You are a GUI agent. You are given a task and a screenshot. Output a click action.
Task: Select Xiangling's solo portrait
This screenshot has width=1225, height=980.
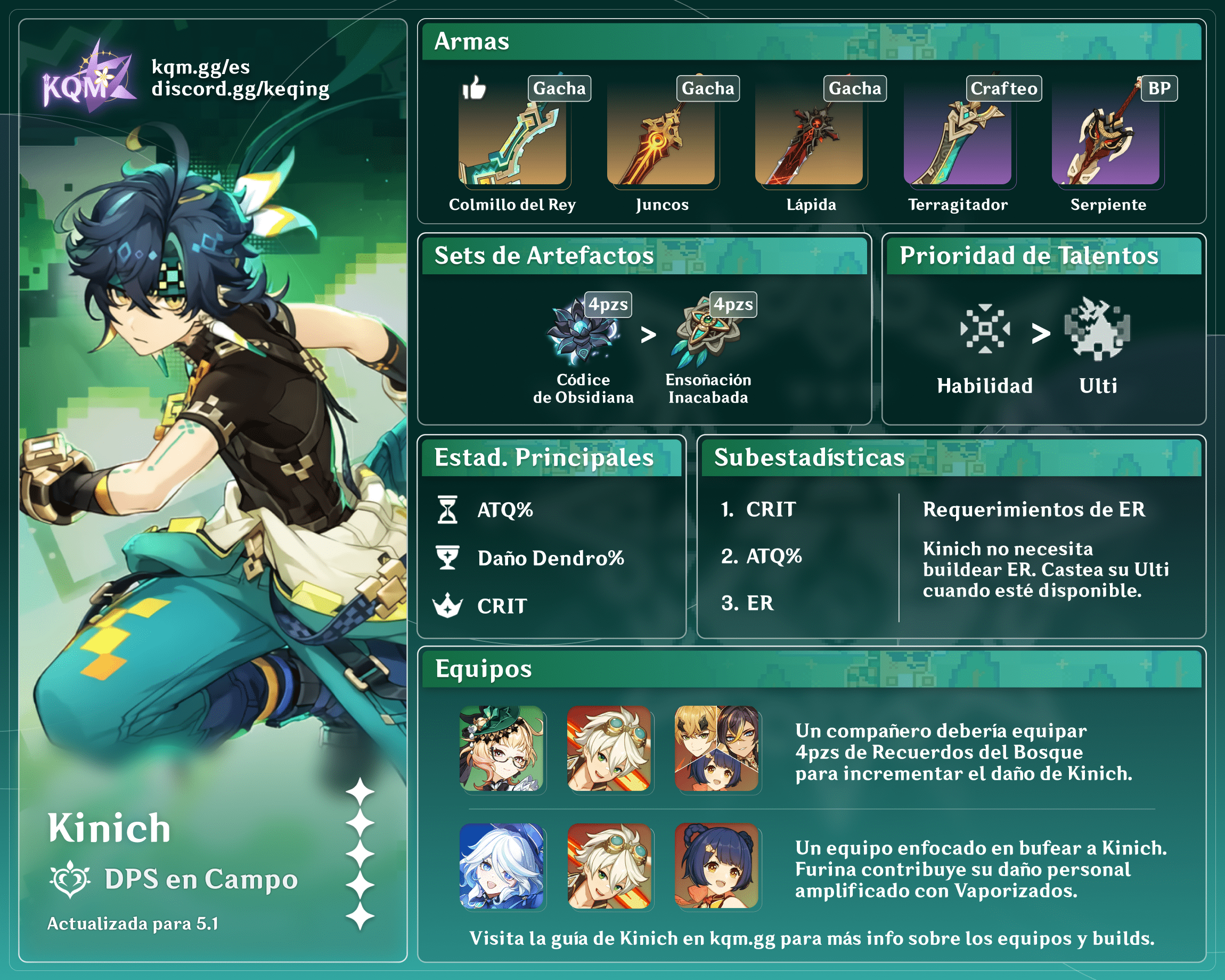[x=716, y=866]
